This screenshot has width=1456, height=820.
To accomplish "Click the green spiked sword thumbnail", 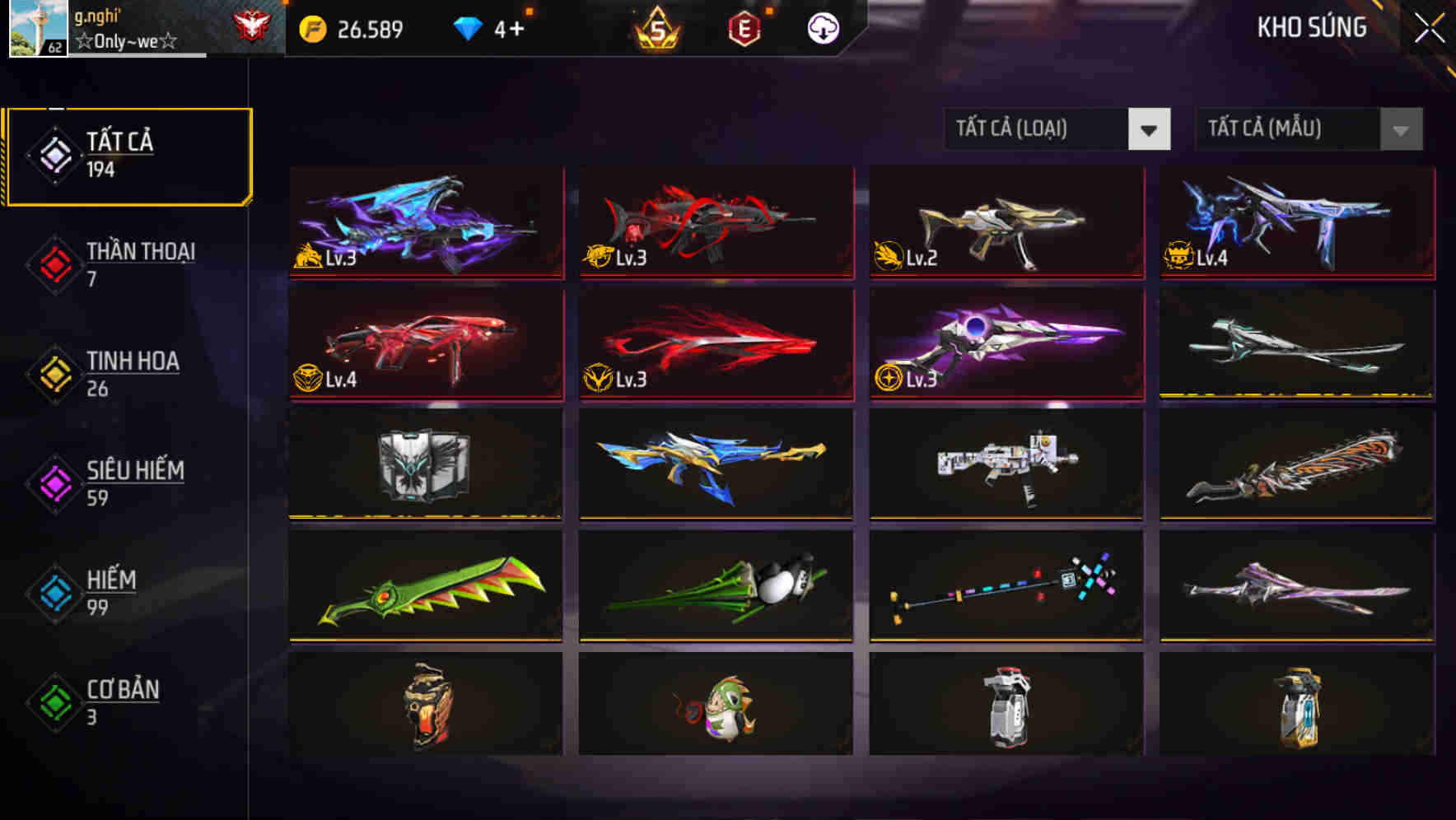I will coord(425,585).
